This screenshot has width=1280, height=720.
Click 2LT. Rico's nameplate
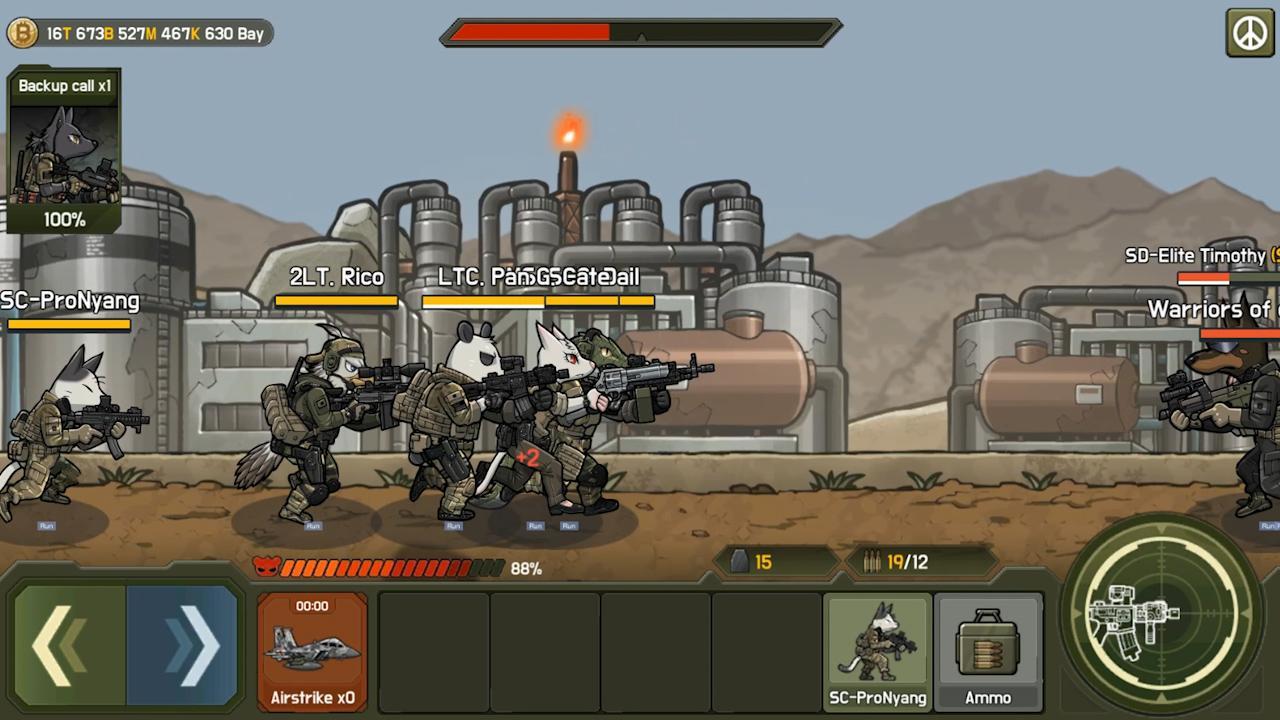(336, 278)
